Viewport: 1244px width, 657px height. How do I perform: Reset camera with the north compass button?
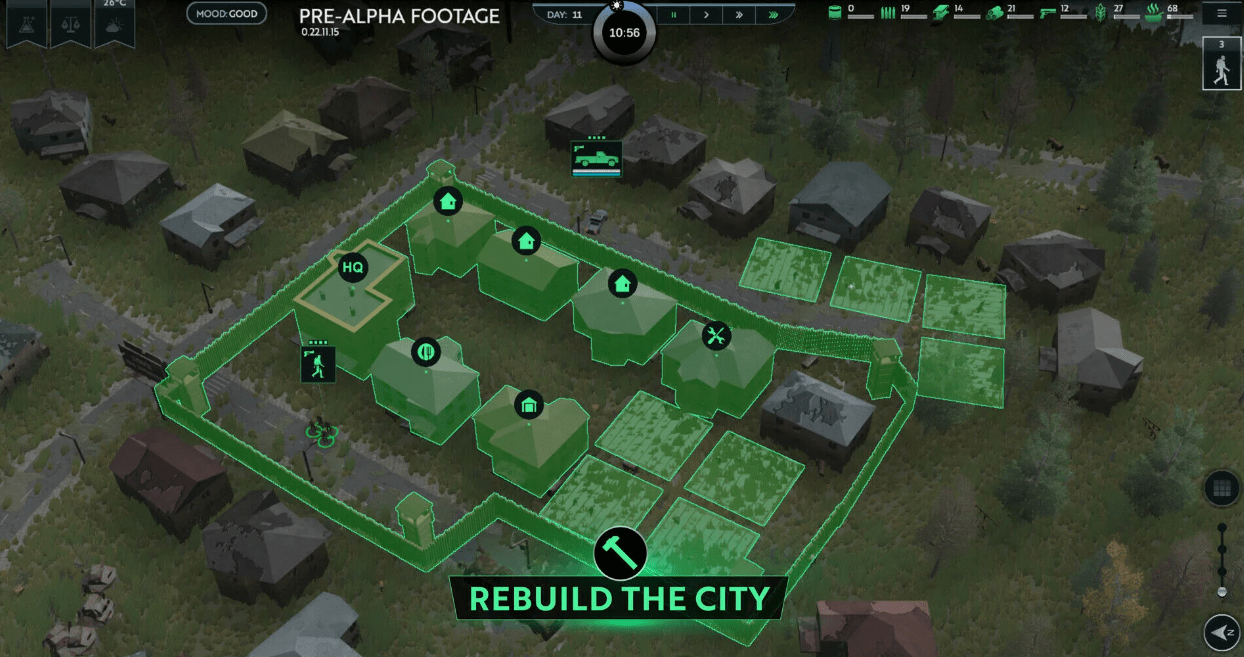1221,632
